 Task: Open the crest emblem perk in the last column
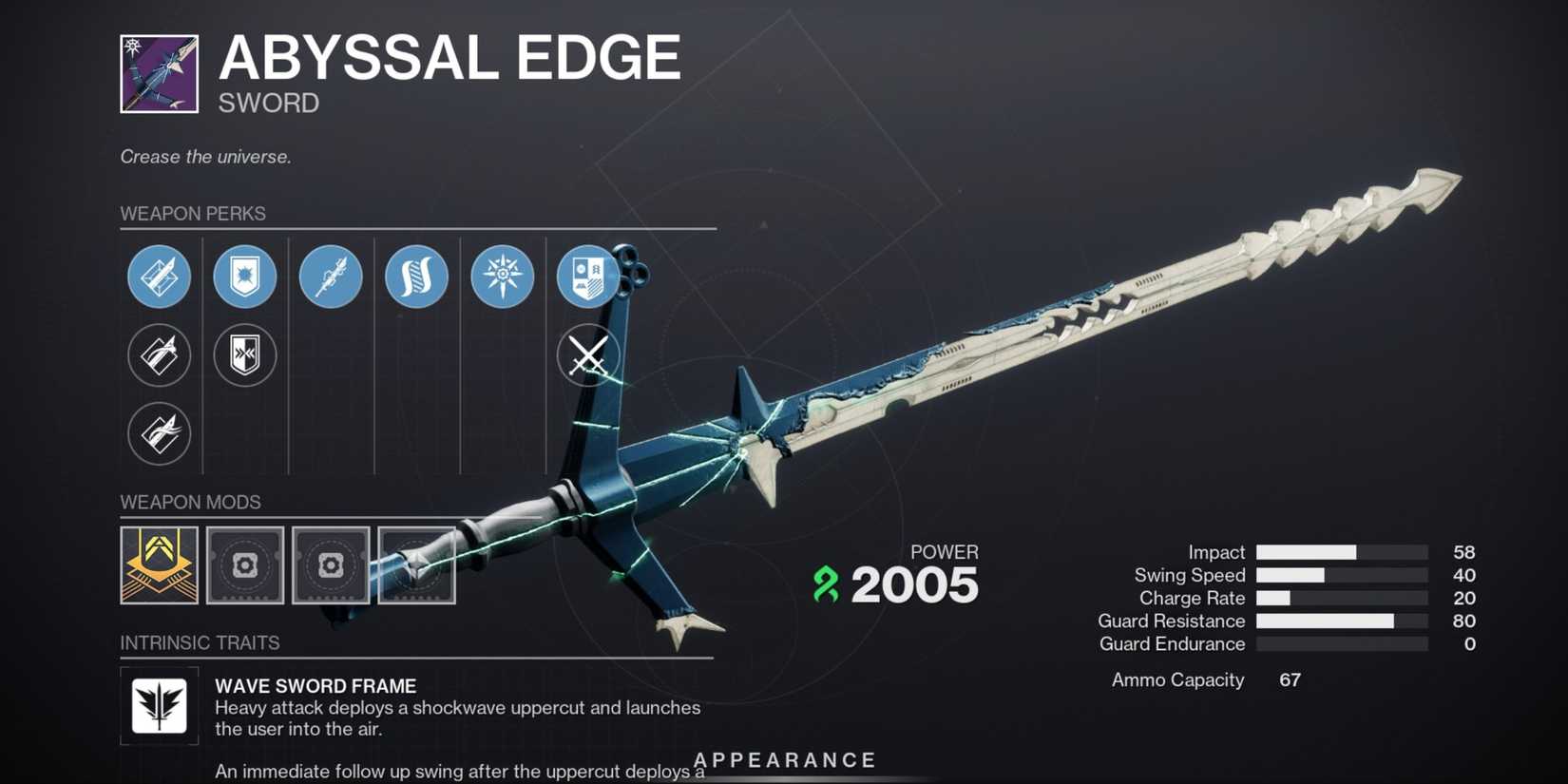tap(587, 277)
